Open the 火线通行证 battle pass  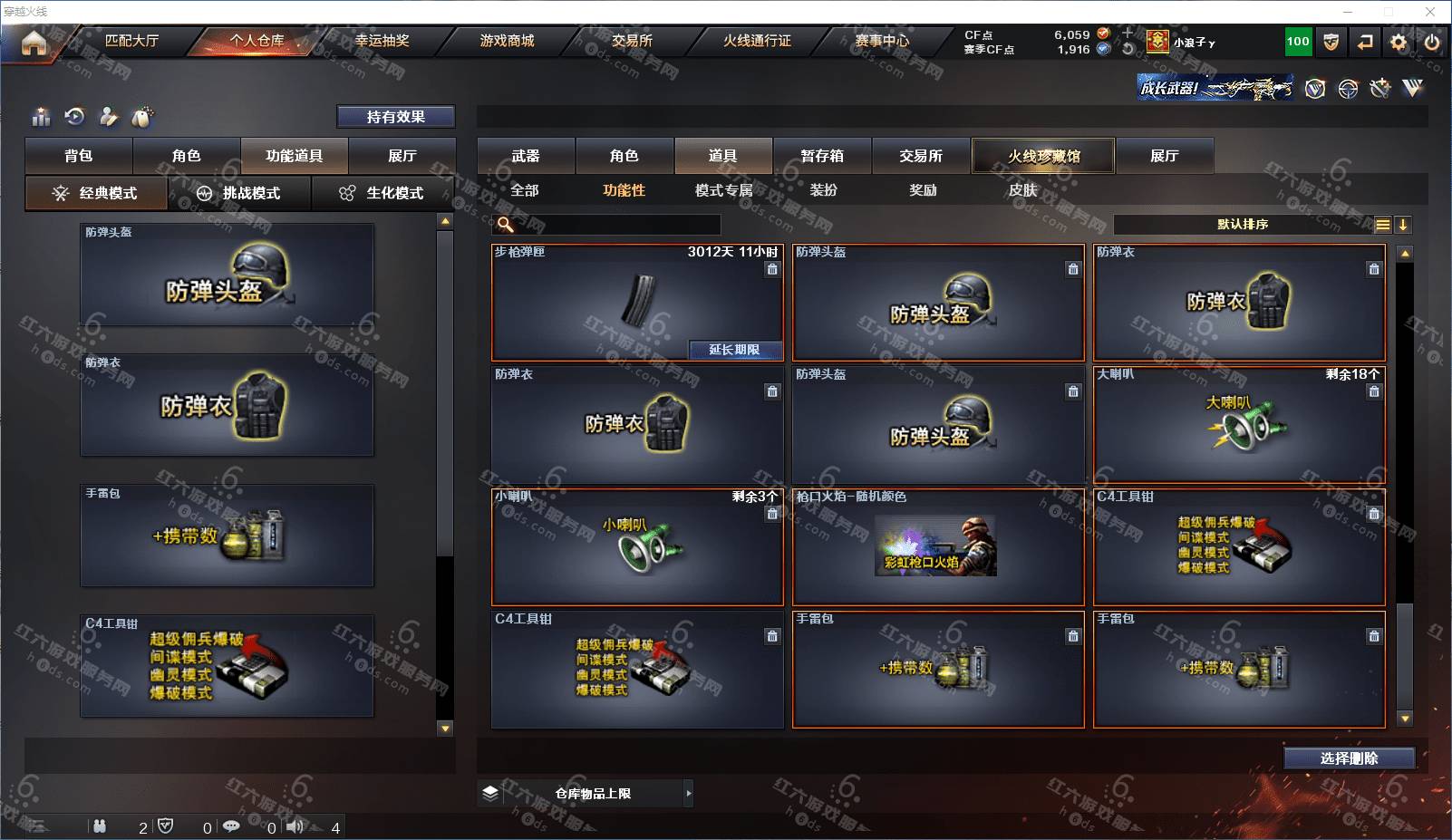click(x=757, y=41)
